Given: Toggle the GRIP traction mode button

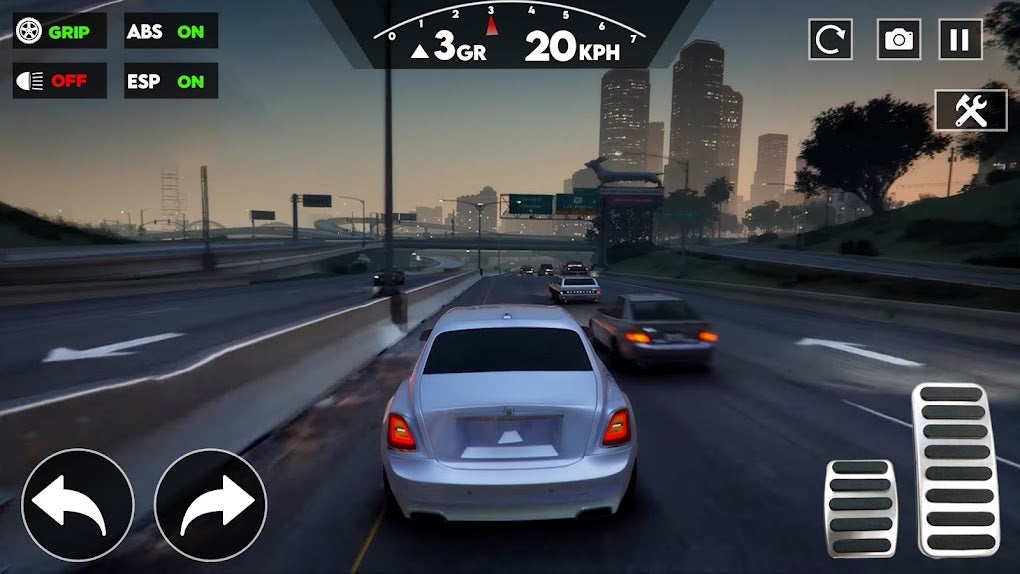Looking at the screenshot, I should (x=60, y=31).
